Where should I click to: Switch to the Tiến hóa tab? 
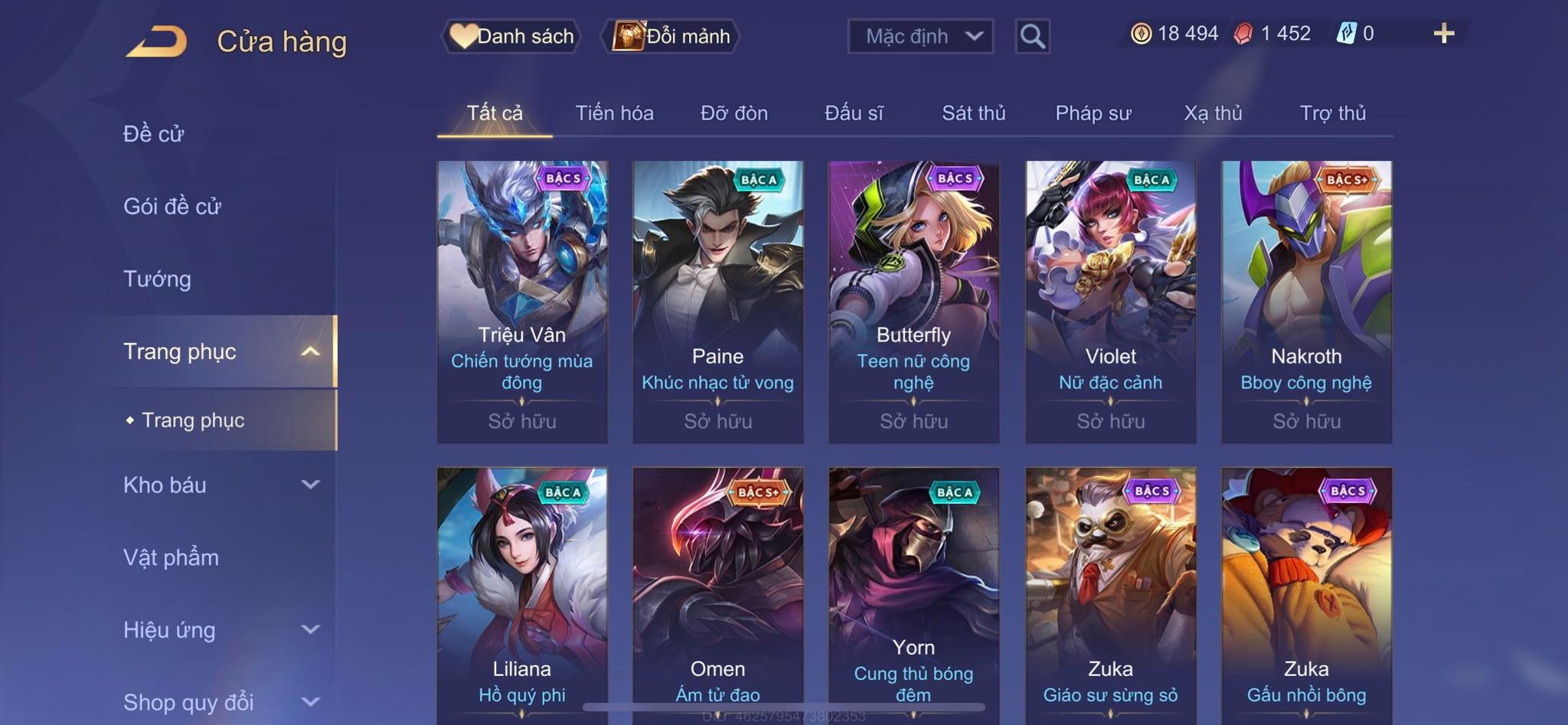coord(614,113)
